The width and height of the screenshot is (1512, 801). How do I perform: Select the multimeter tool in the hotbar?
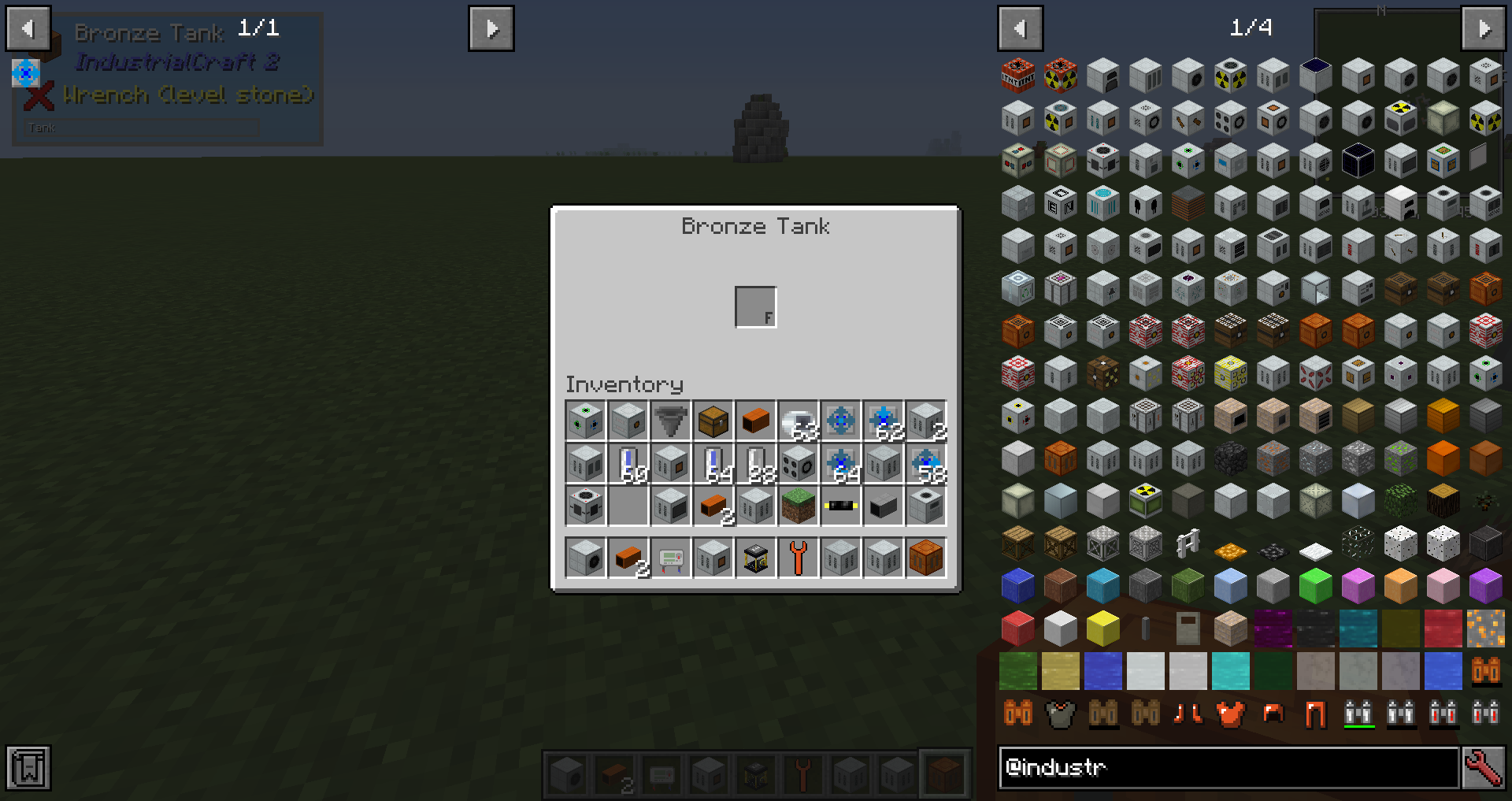point(670,558)
